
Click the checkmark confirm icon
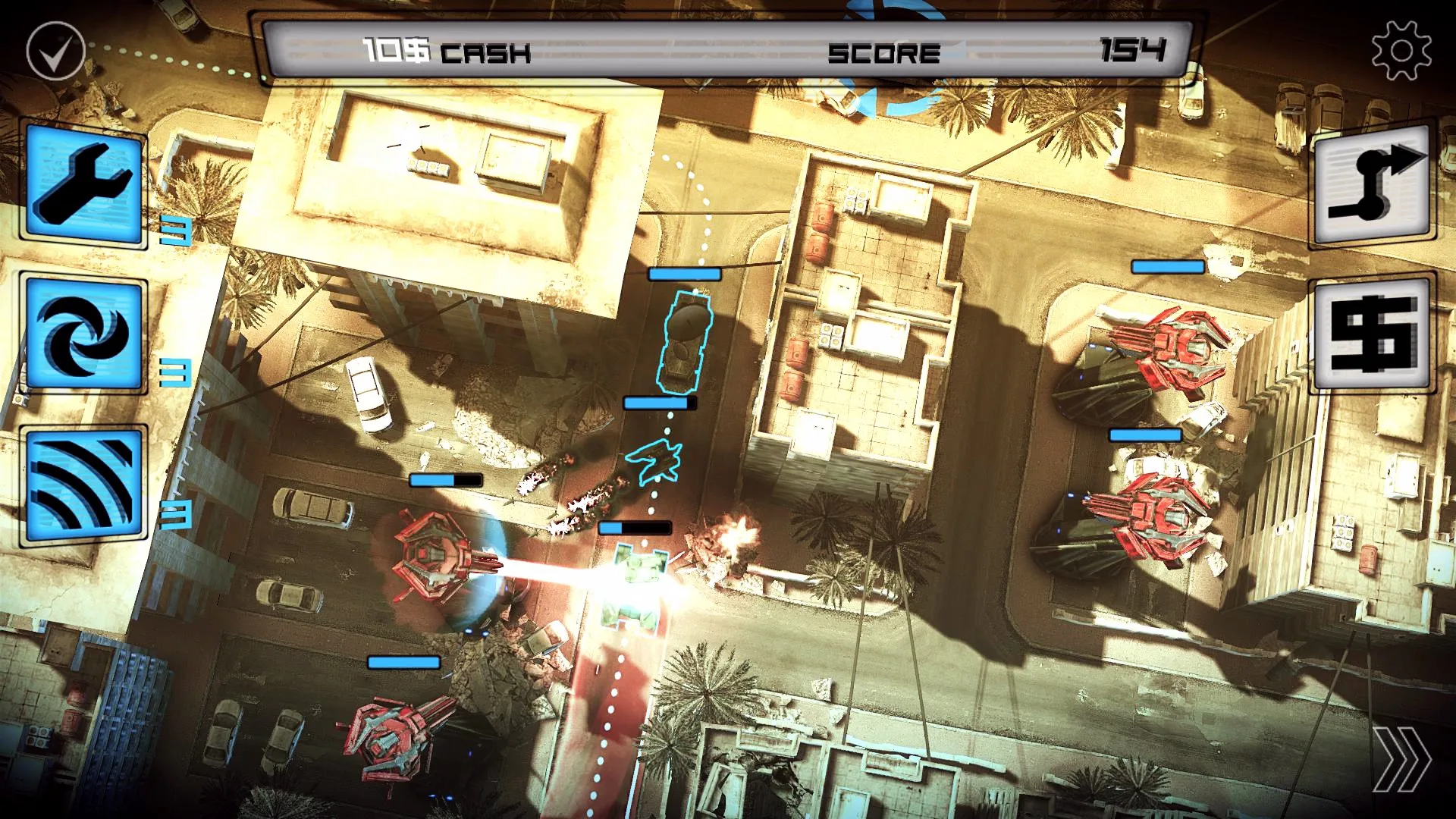pos(55,52)
